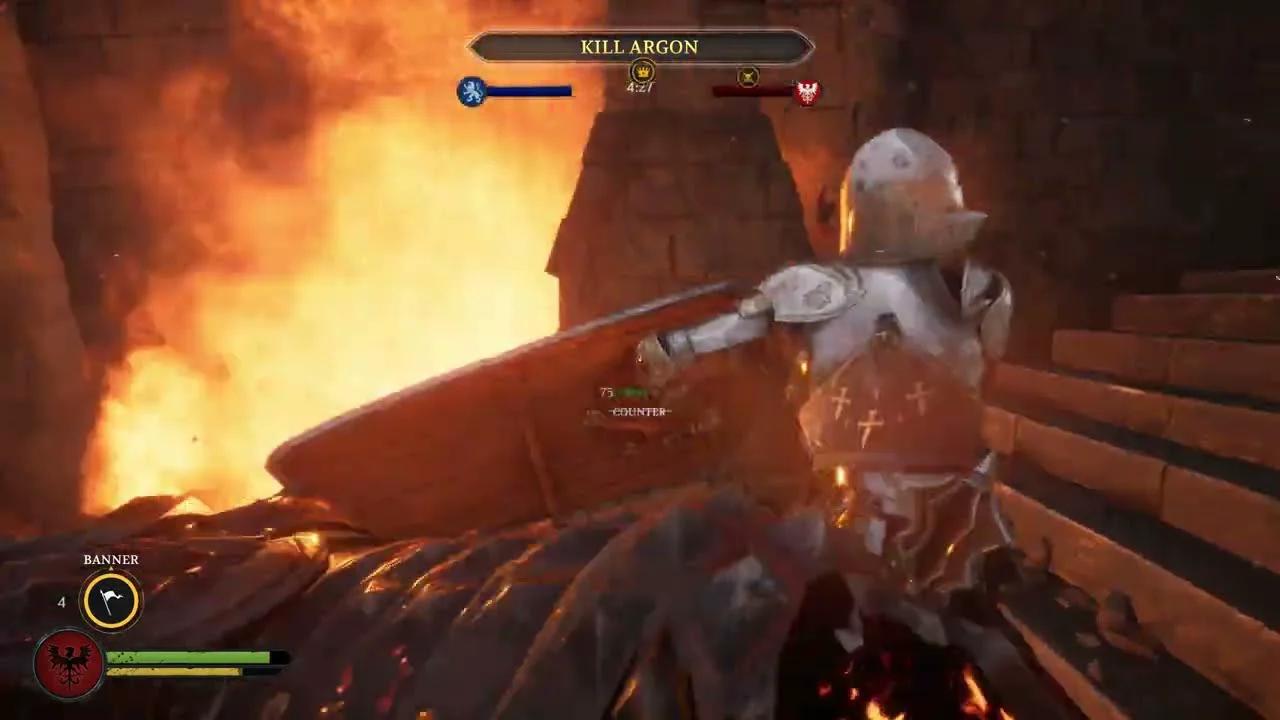The image size is (1280, 720).
Task: Click the yellow stamina bar
Action: (x=173, y=671)
